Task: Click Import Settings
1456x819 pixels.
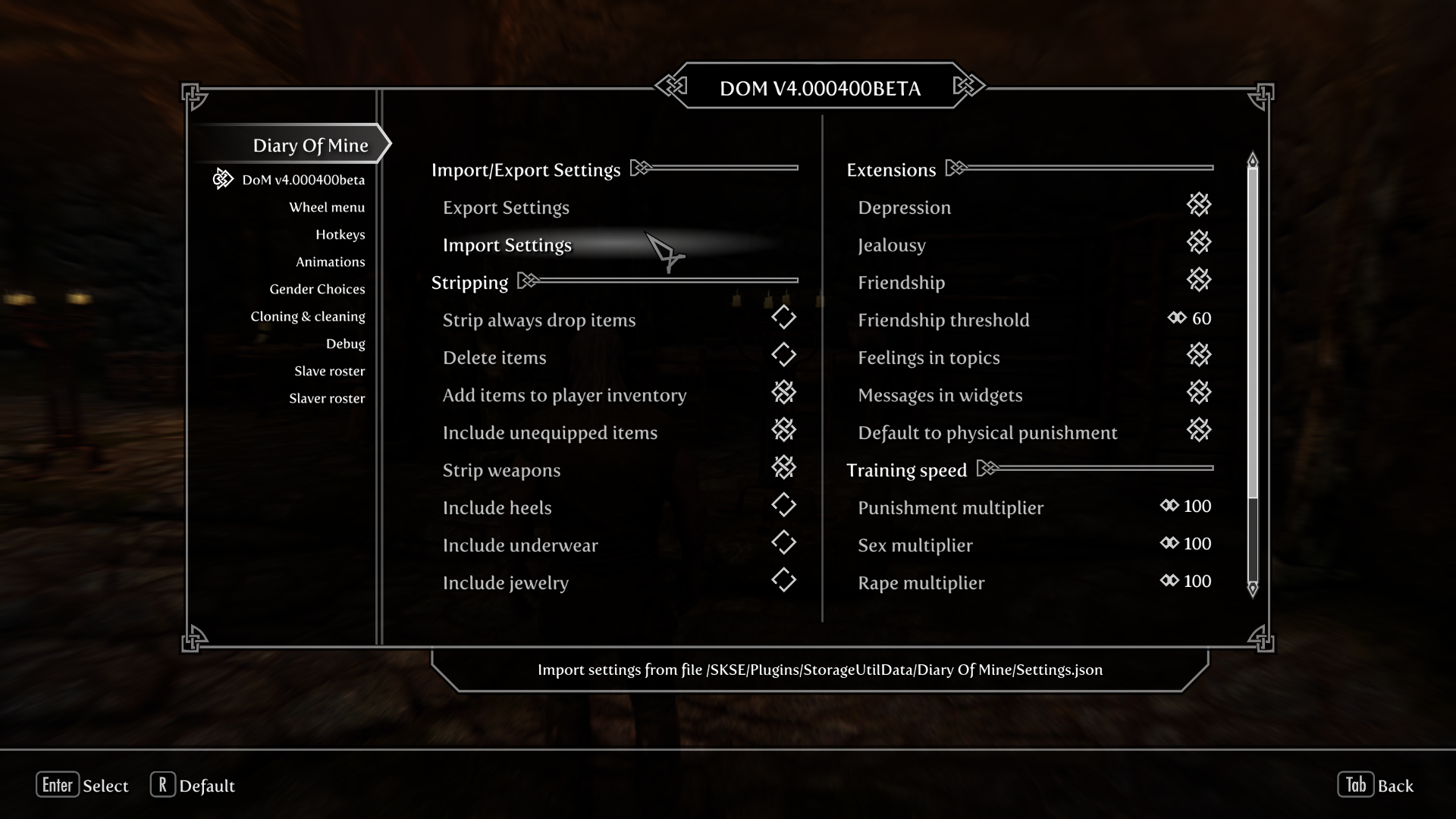Action: (507, 245)
